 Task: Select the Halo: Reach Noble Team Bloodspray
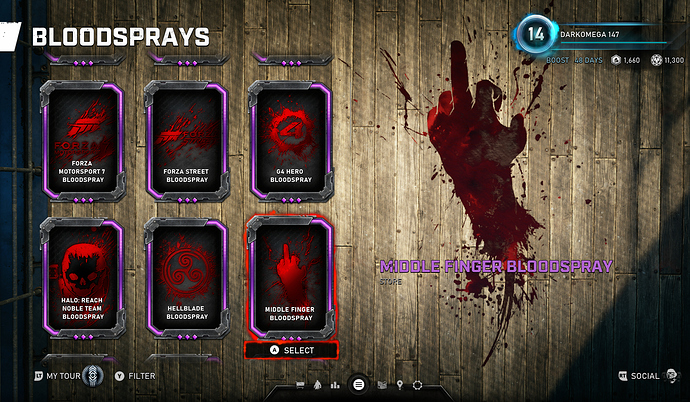point(80,275)
